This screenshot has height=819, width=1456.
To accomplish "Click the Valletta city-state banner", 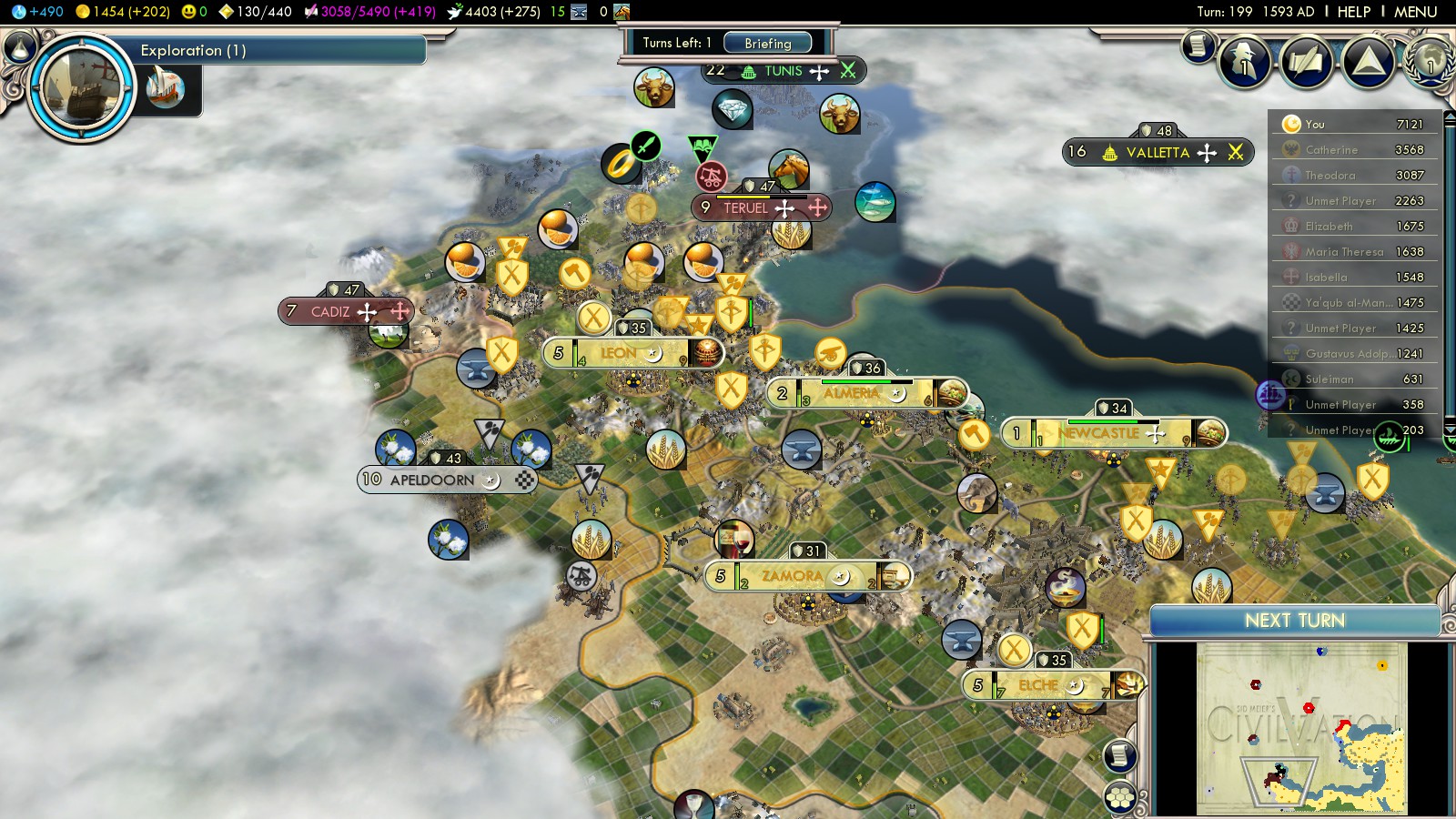I will click(1158, 153).
